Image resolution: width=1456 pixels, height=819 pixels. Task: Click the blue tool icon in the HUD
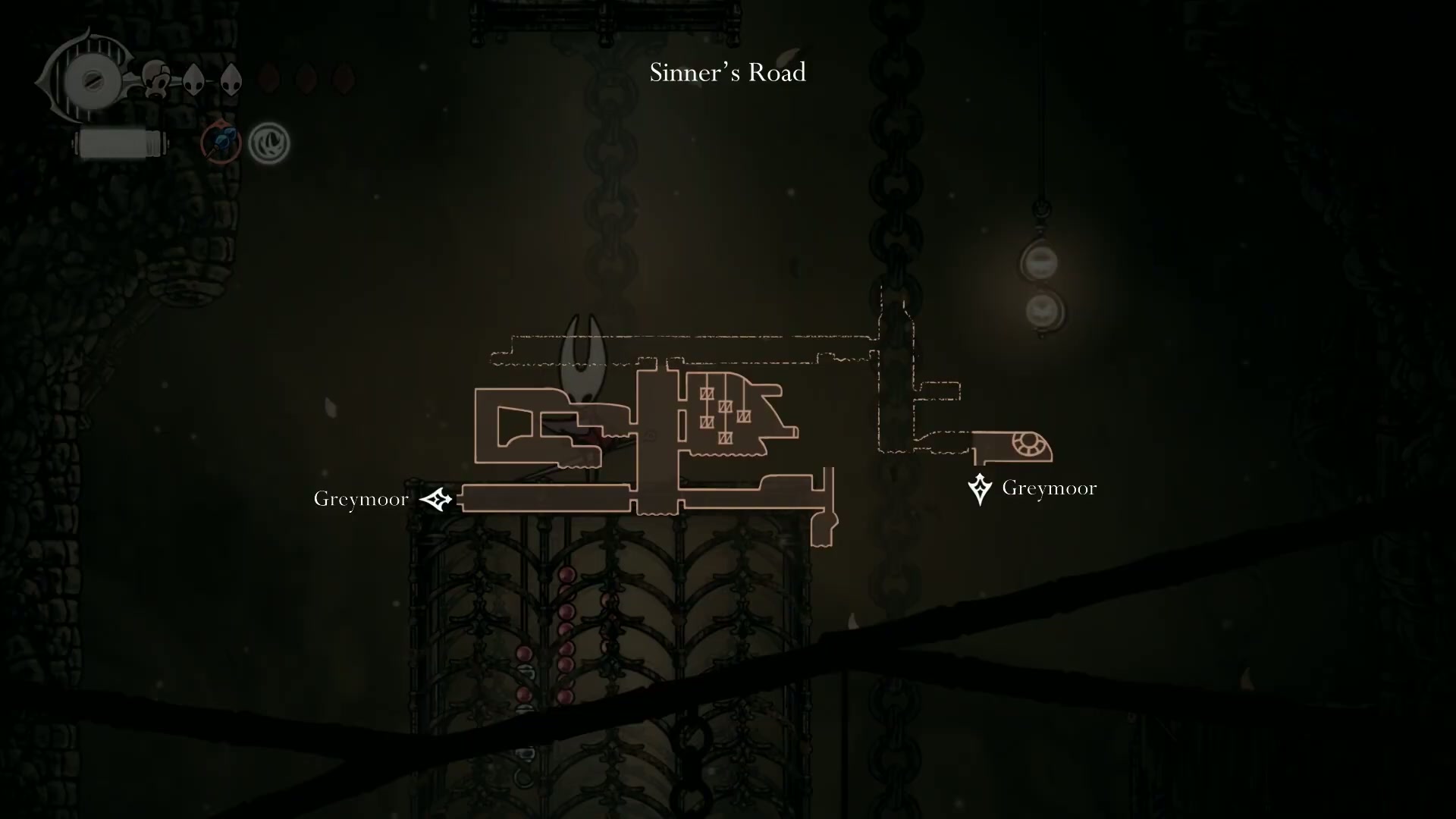(221, 142)
